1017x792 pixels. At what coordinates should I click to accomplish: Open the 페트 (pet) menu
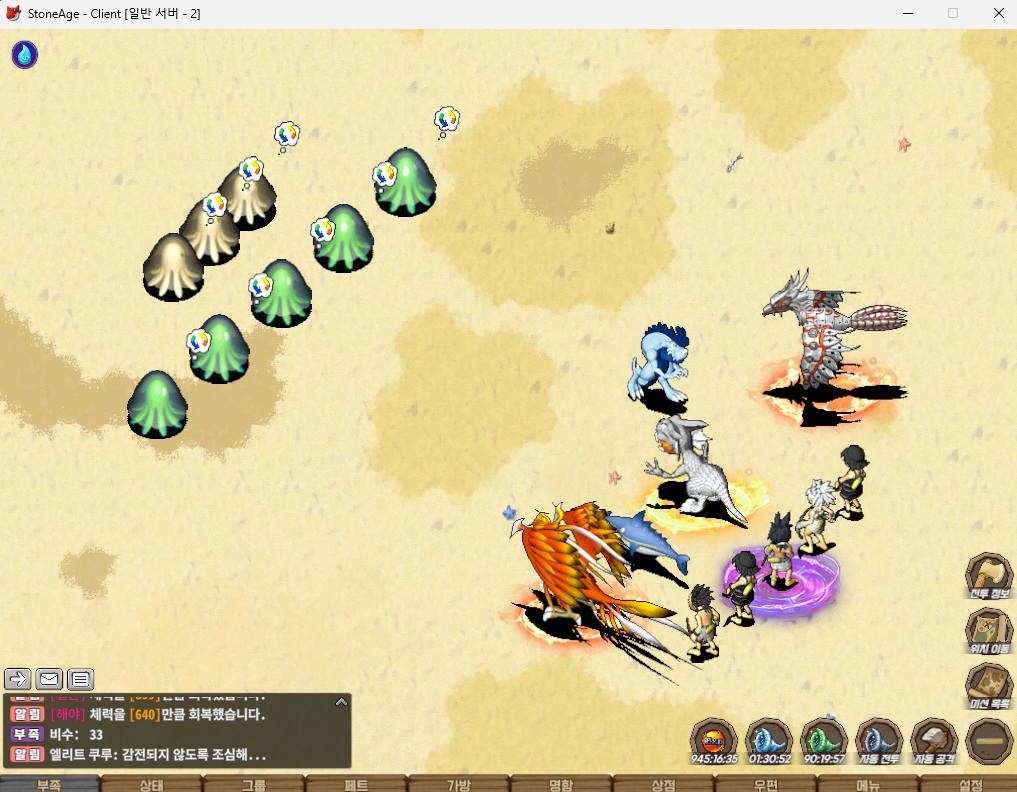[356, 784]
